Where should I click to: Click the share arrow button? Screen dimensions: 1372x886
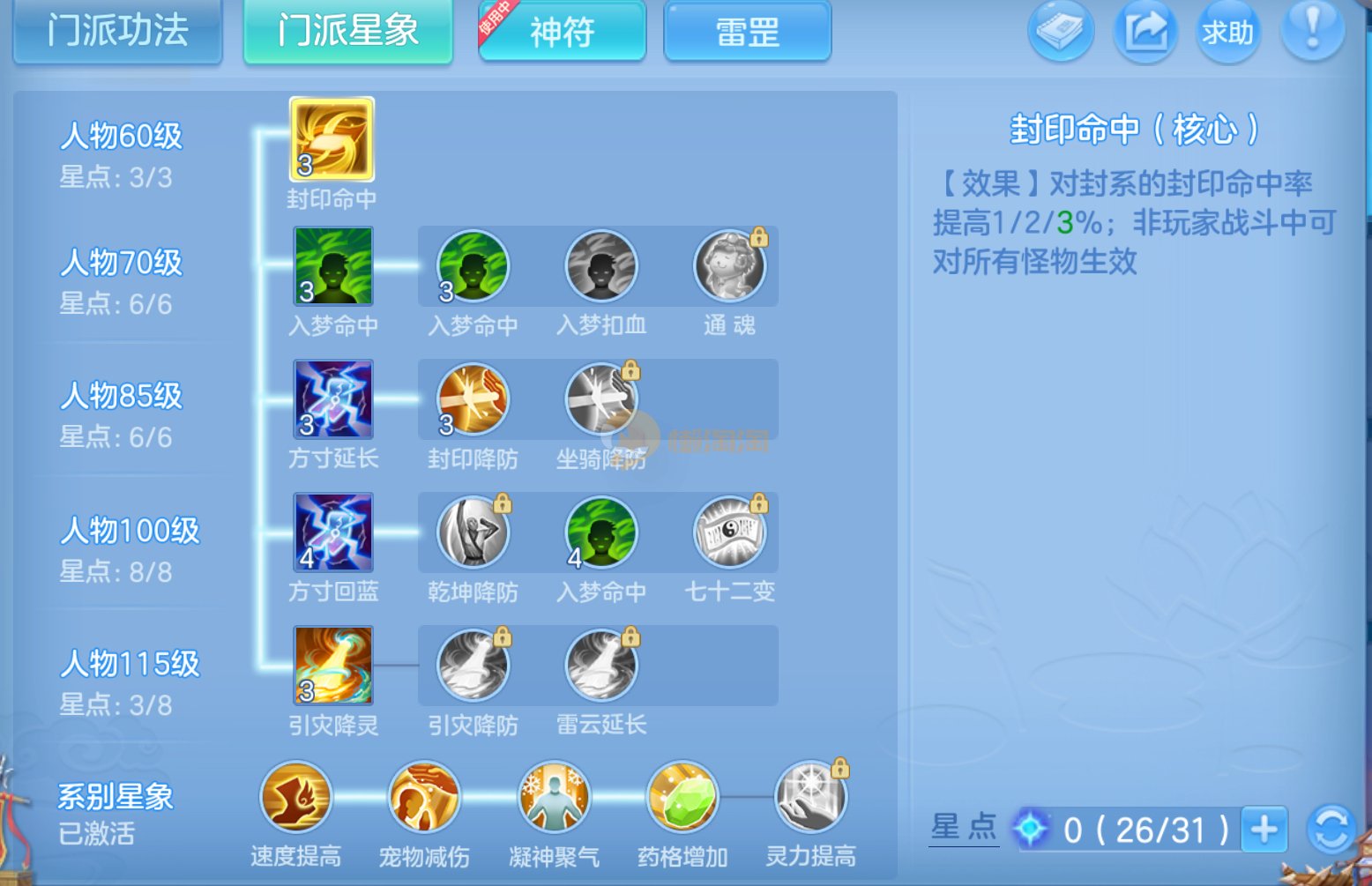tap(1145, 31)
